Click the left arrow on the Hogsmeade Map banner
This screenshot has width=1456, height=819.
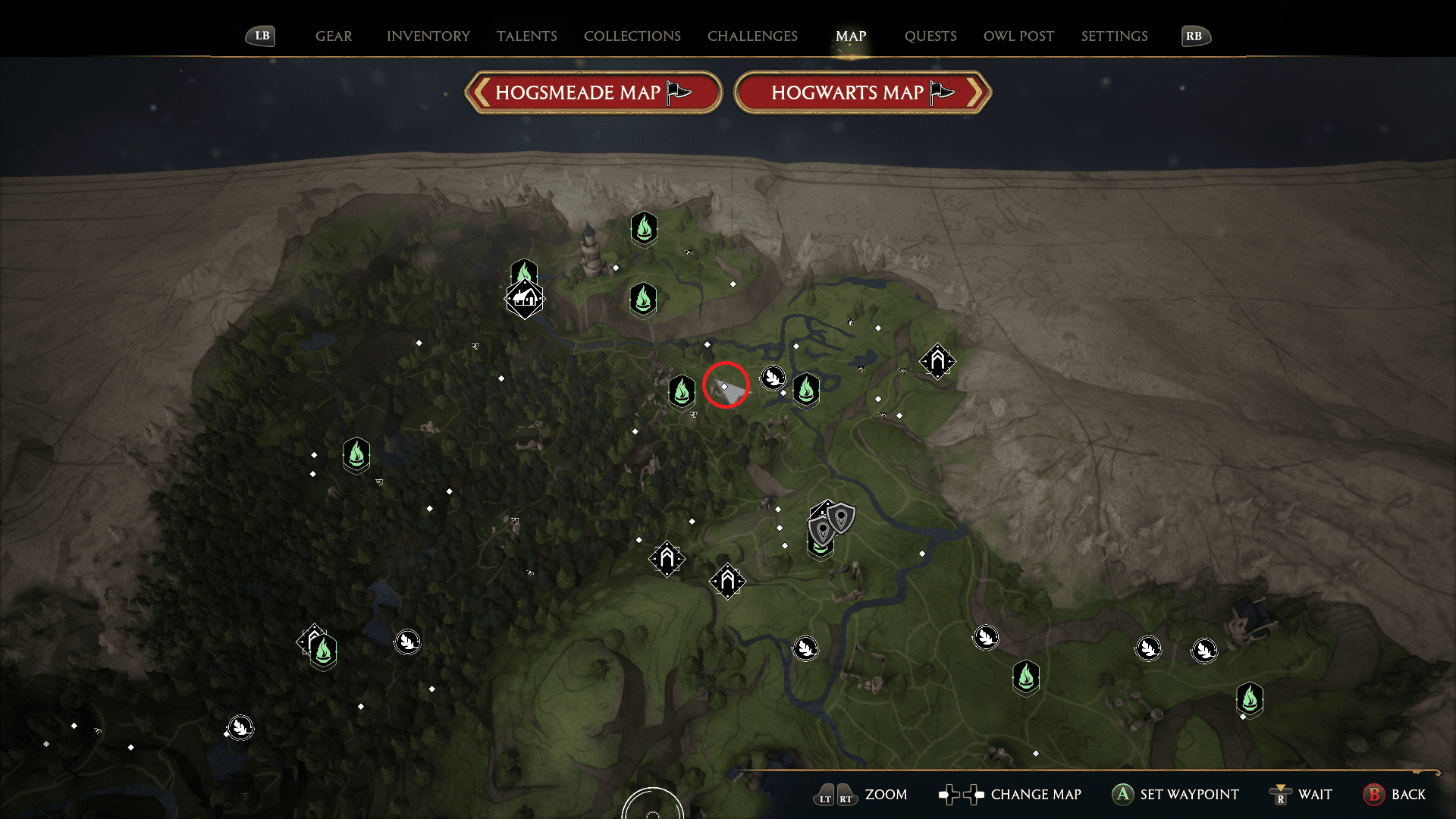(x=482, y=92)
